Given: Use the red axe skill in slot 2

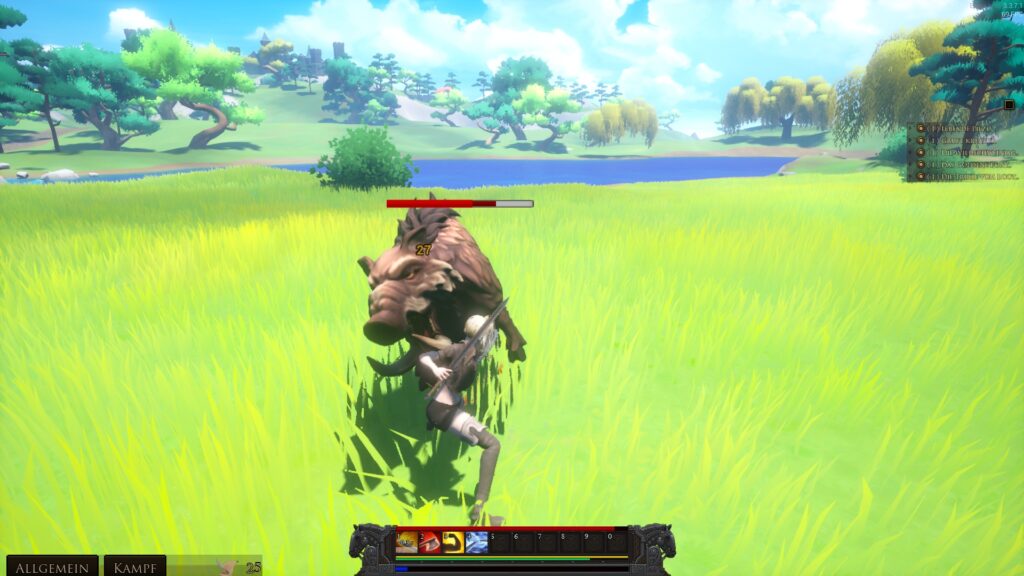Looking at the screenshot, I should [430, 542].
